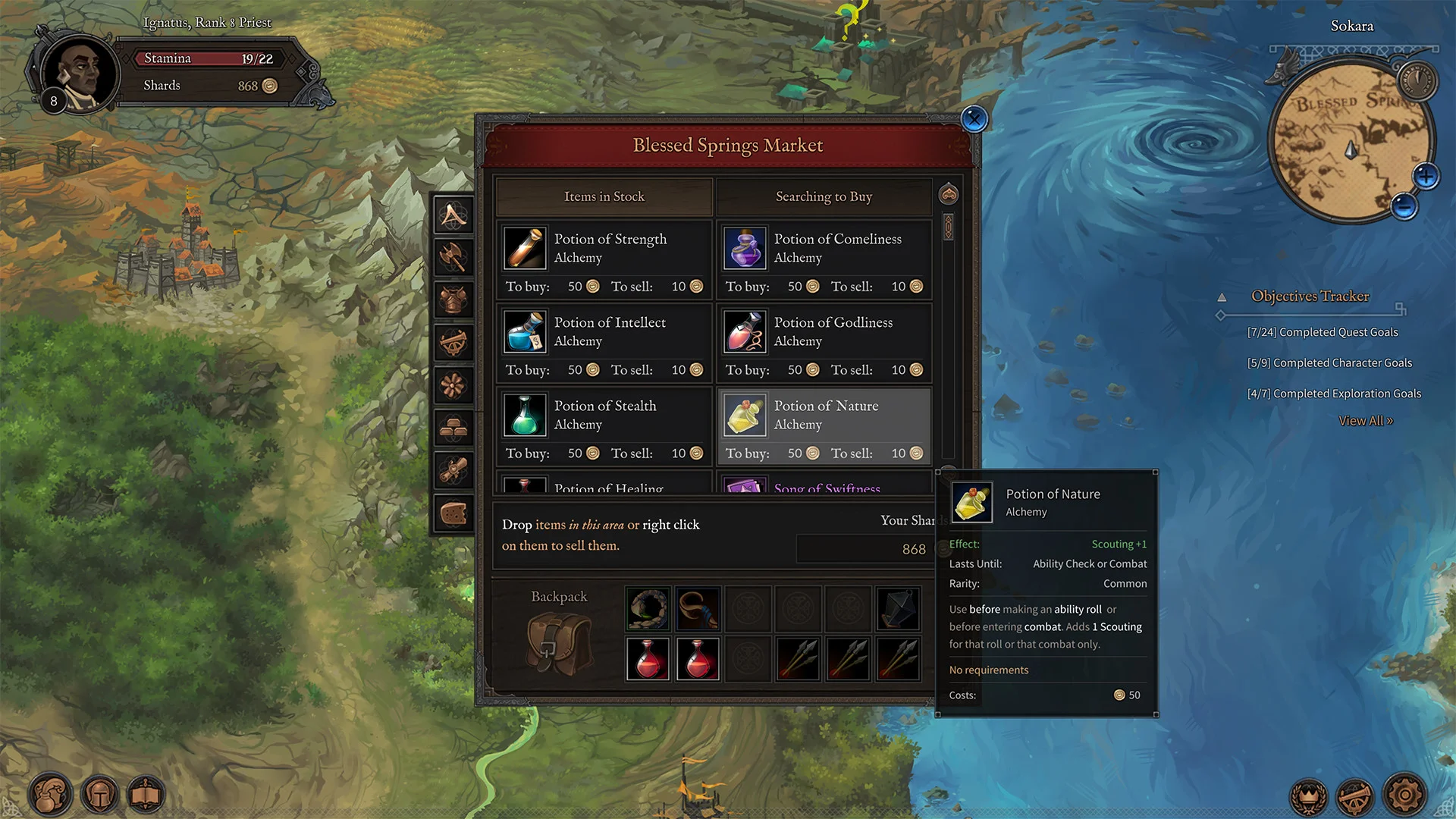Collapse the Objectives Tracker arrow

click(1222, 297)
